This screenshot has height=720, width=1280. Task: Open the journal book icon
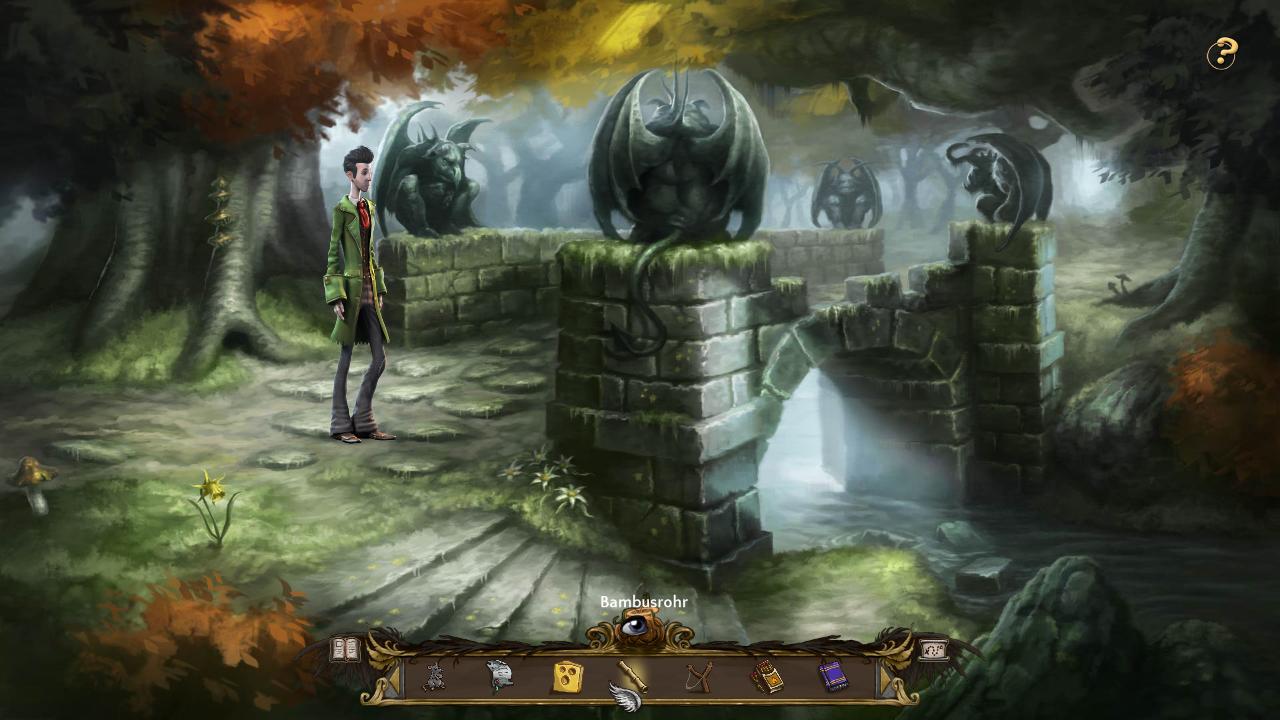345,649
